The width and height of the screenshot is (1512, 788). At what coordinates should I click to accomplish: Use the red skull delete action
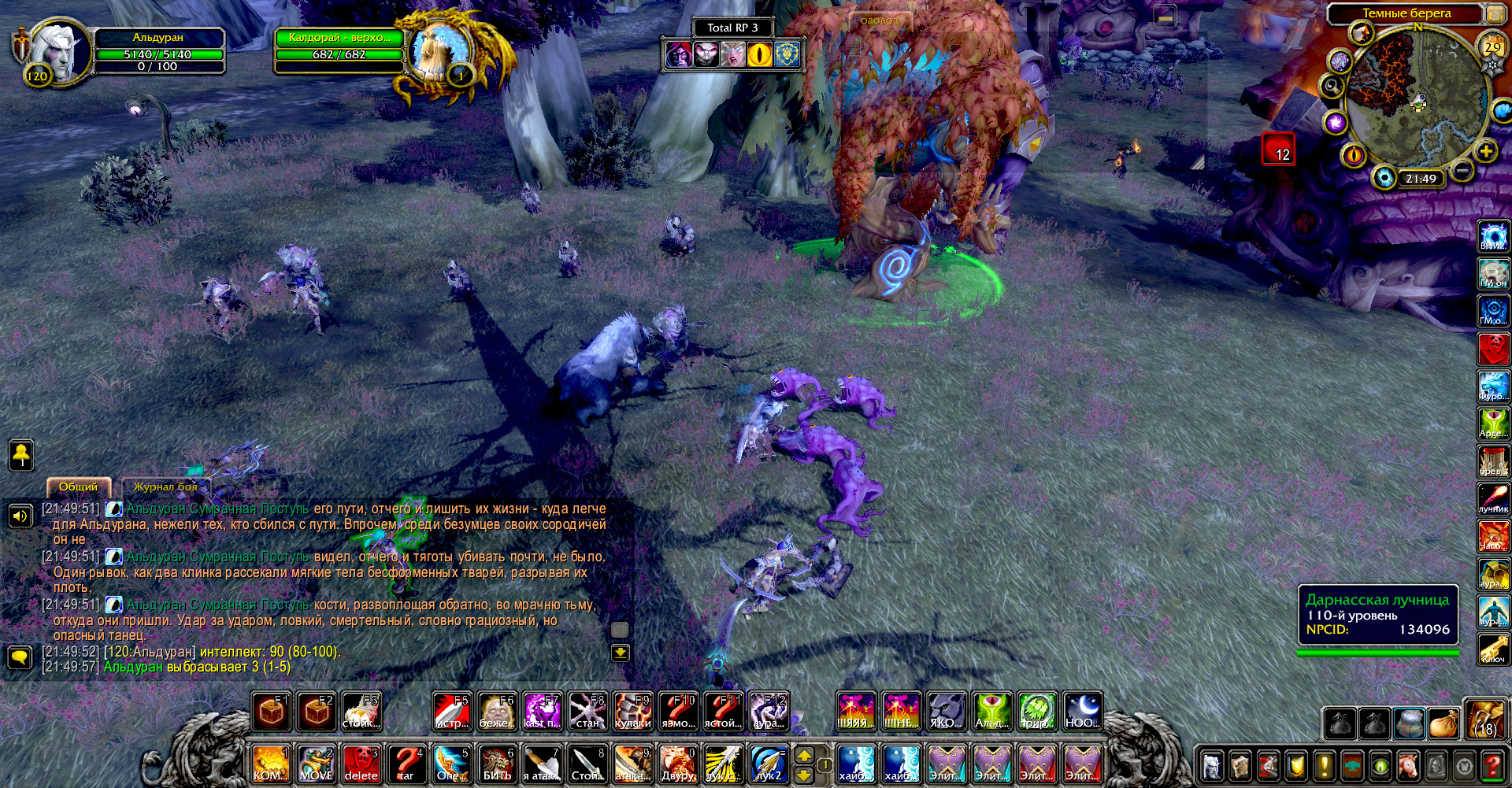click(361, 764)
